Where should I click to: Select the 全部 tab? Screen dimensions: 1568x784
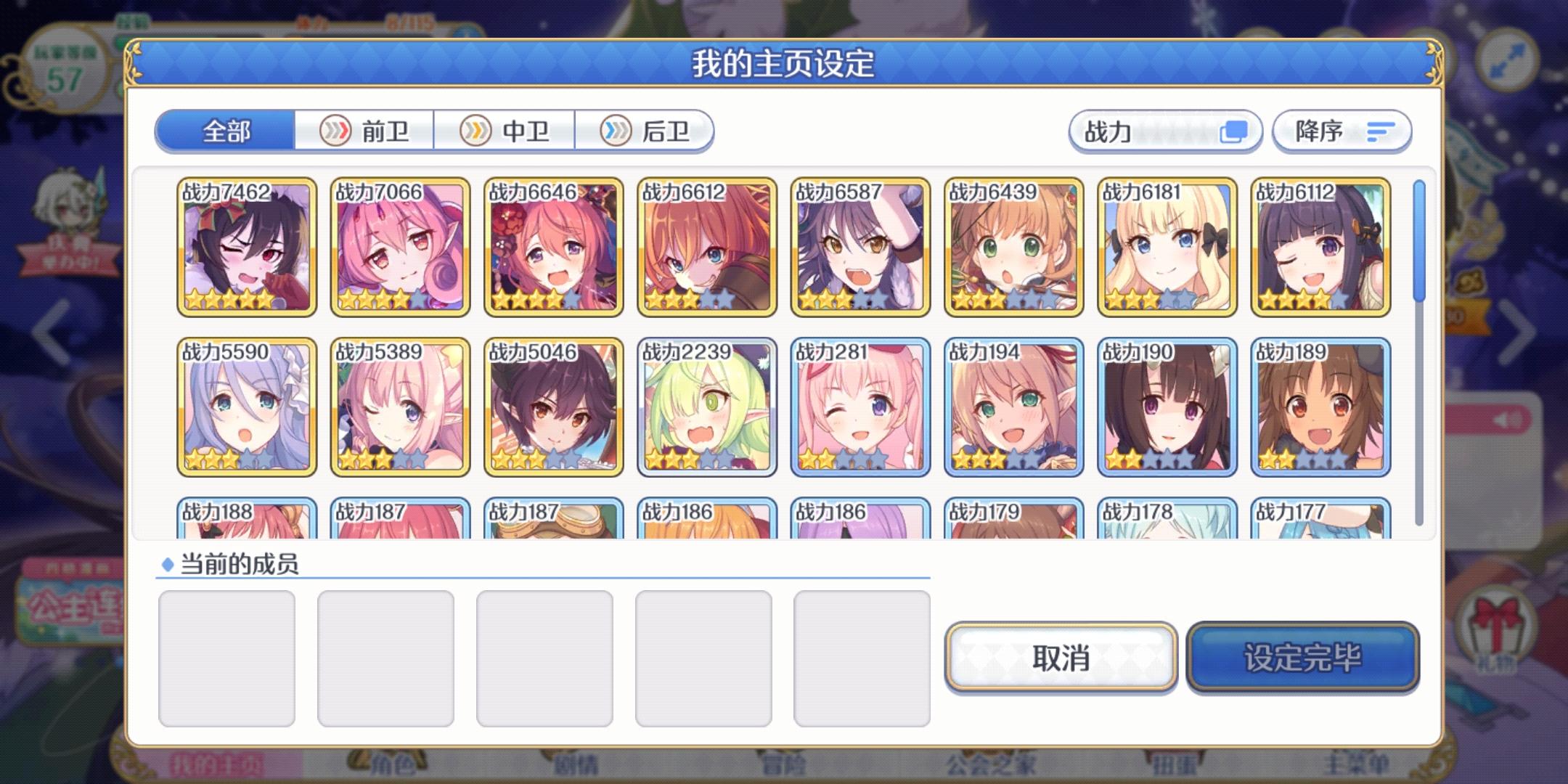[x=225, y=129]
